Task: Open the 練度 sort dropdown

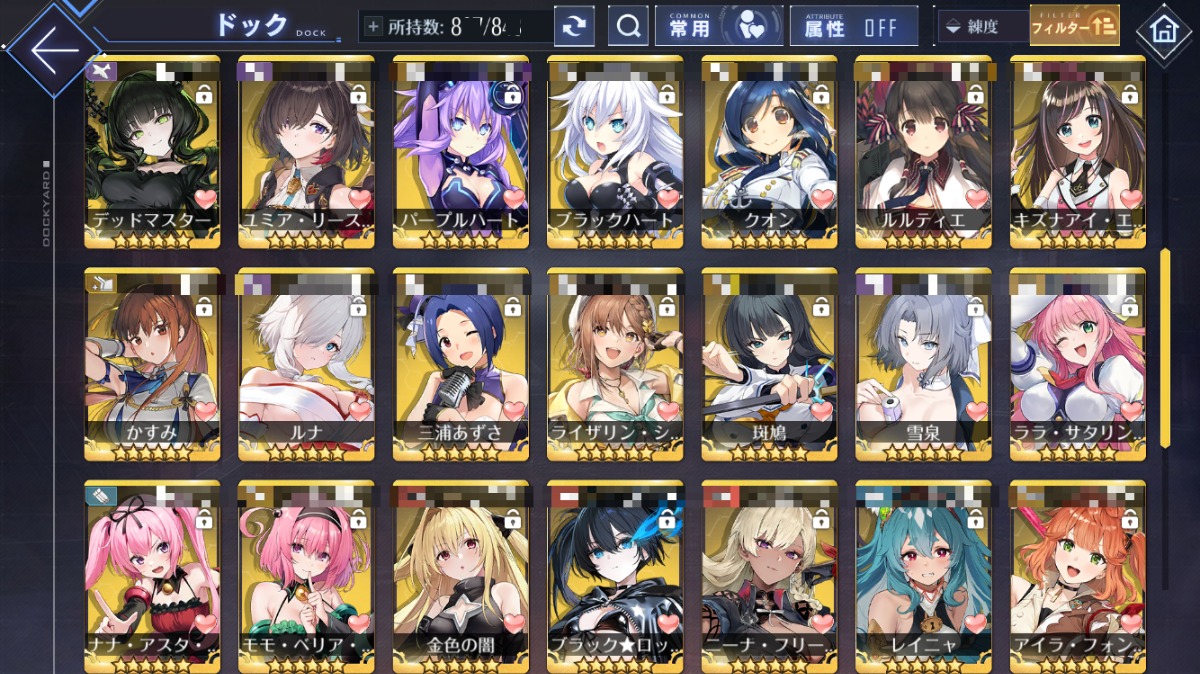Action: coord(980,27)
